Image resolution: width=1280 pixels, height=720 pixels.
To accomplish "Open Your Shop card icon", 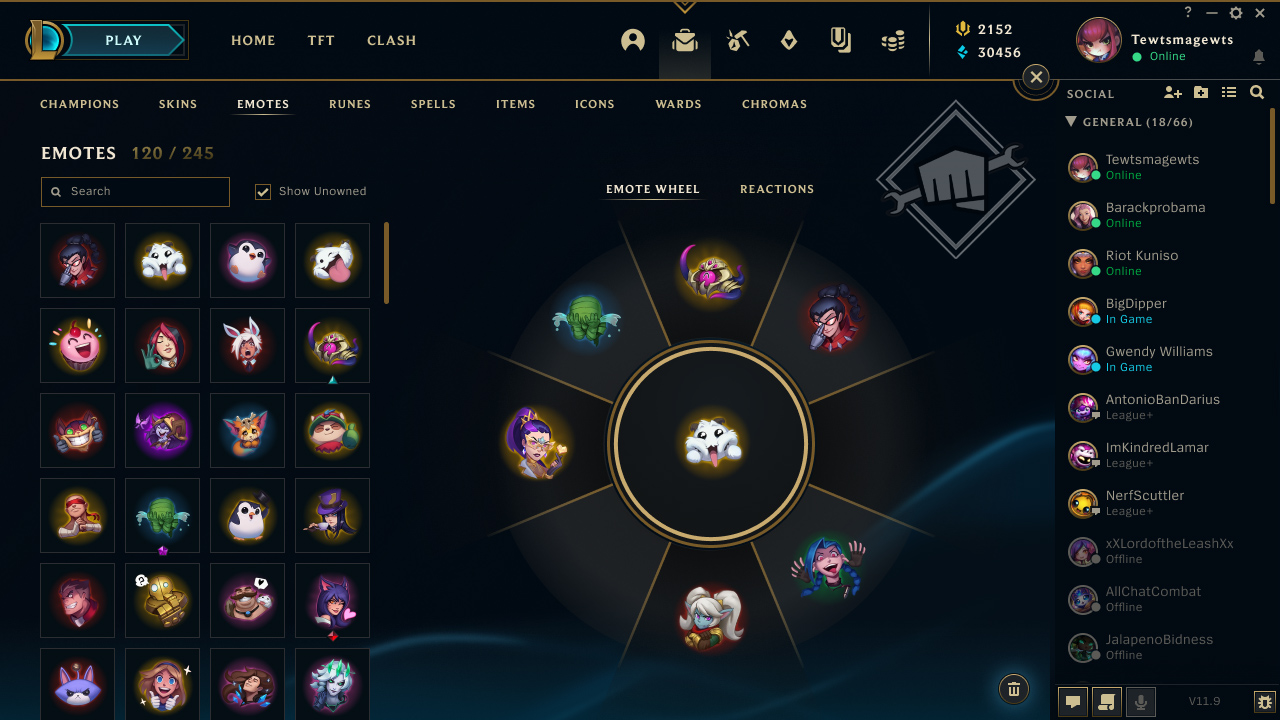I will click(x=841, y=40).
